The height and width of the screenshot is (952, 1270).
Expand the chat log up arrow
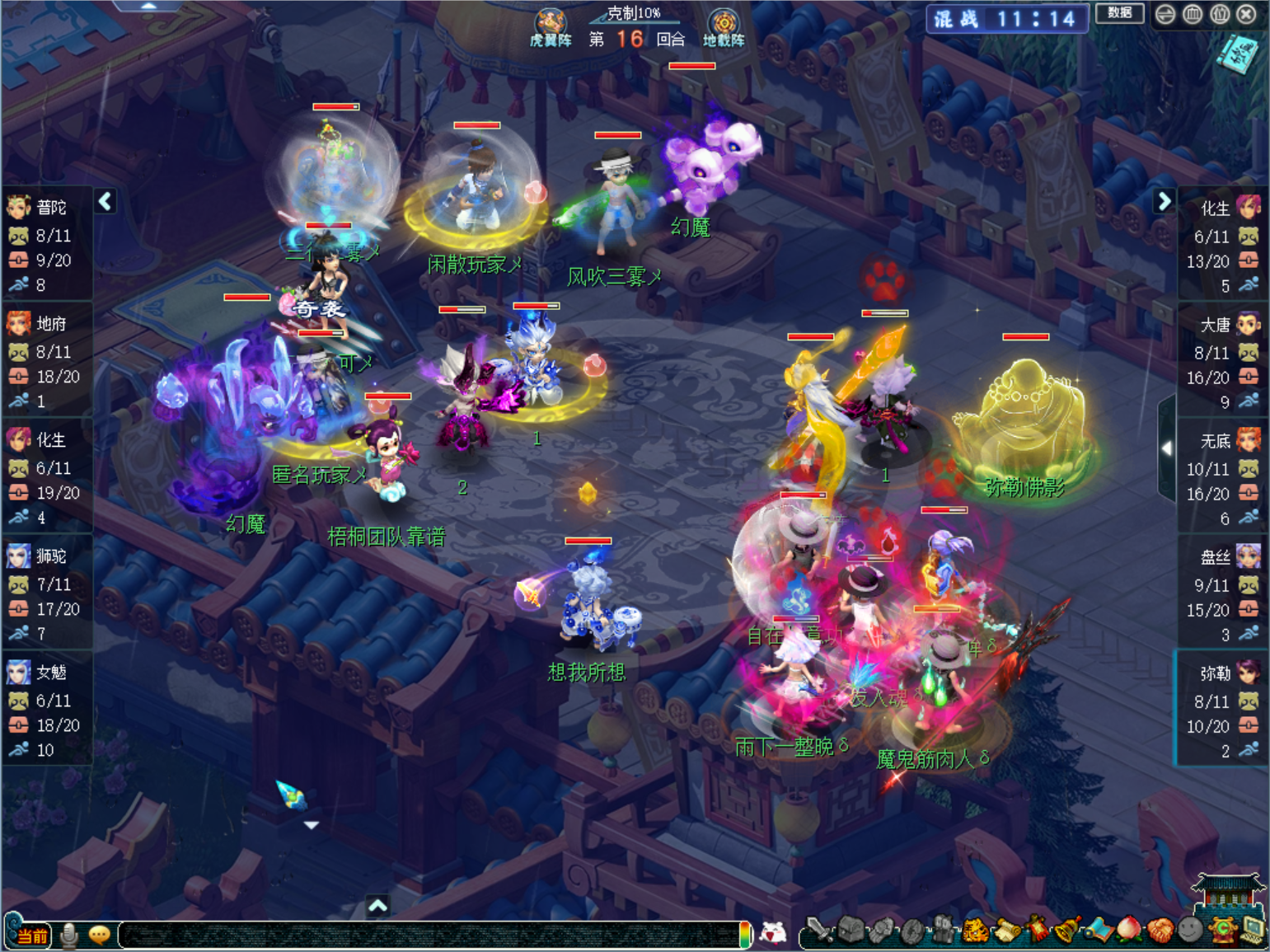click(377, 906)
